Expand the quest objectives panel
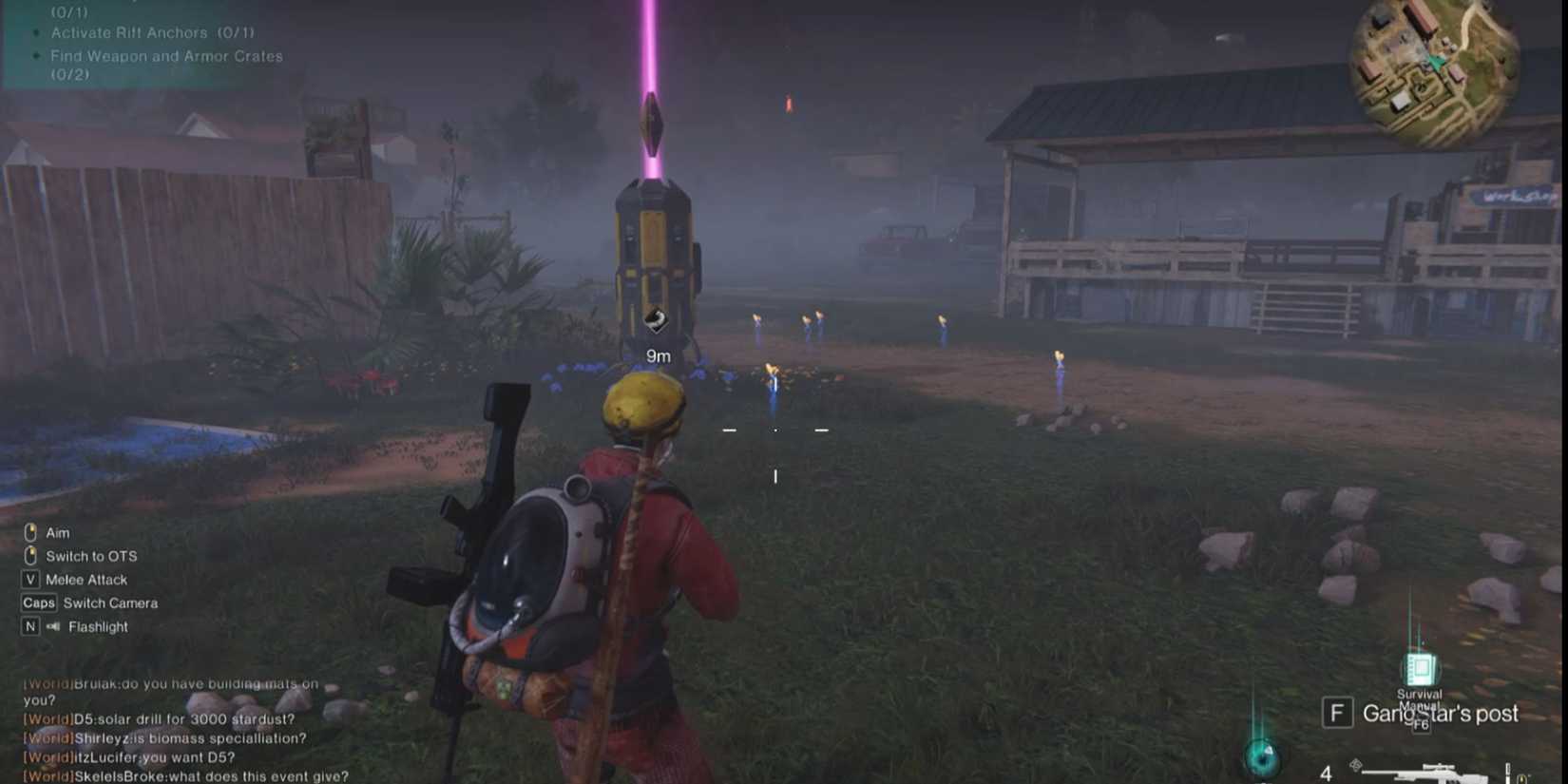The height and width of the screenshot is (784, 1568). 143,43
